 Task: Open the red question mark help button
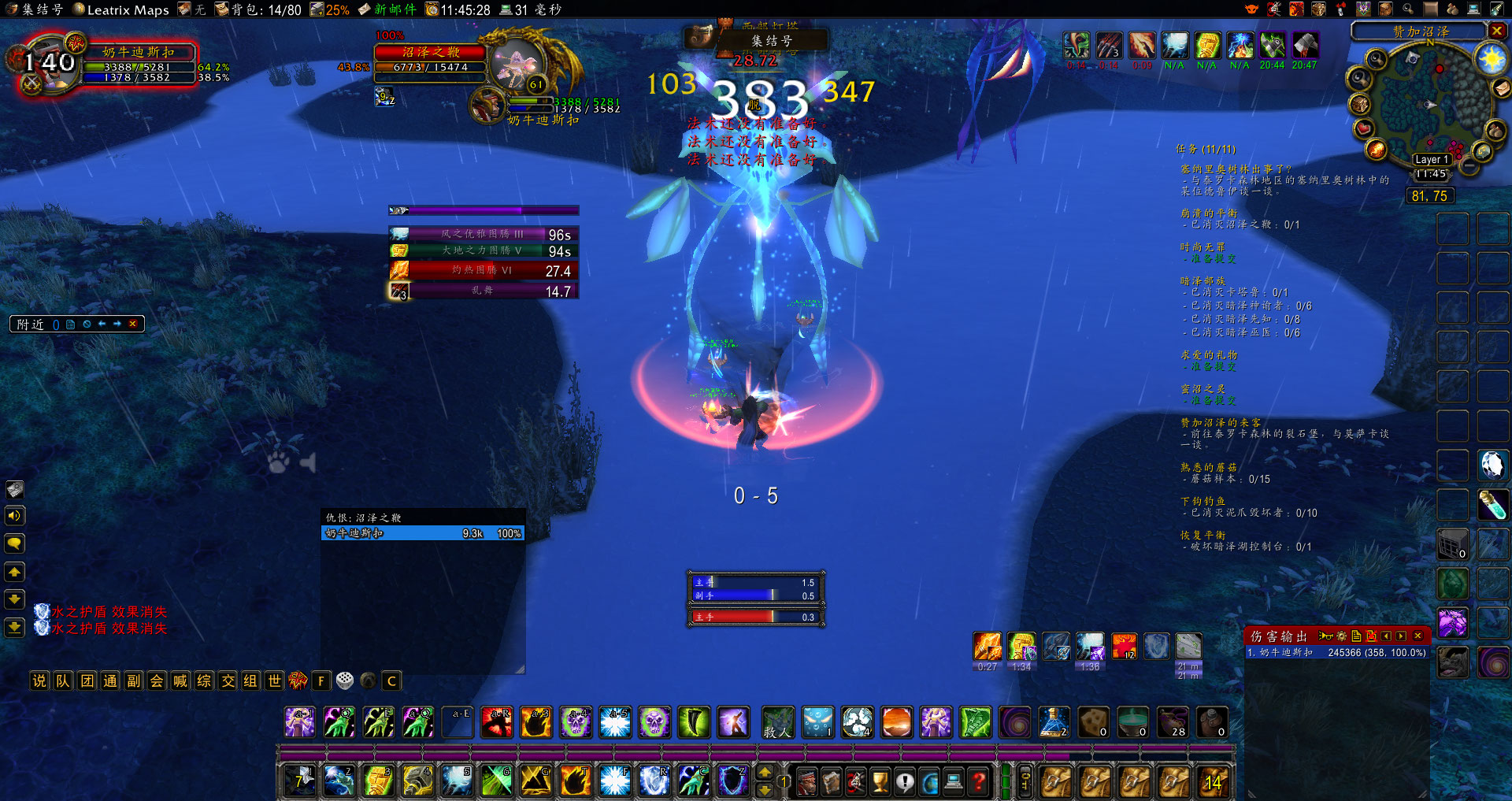[978, 781]
